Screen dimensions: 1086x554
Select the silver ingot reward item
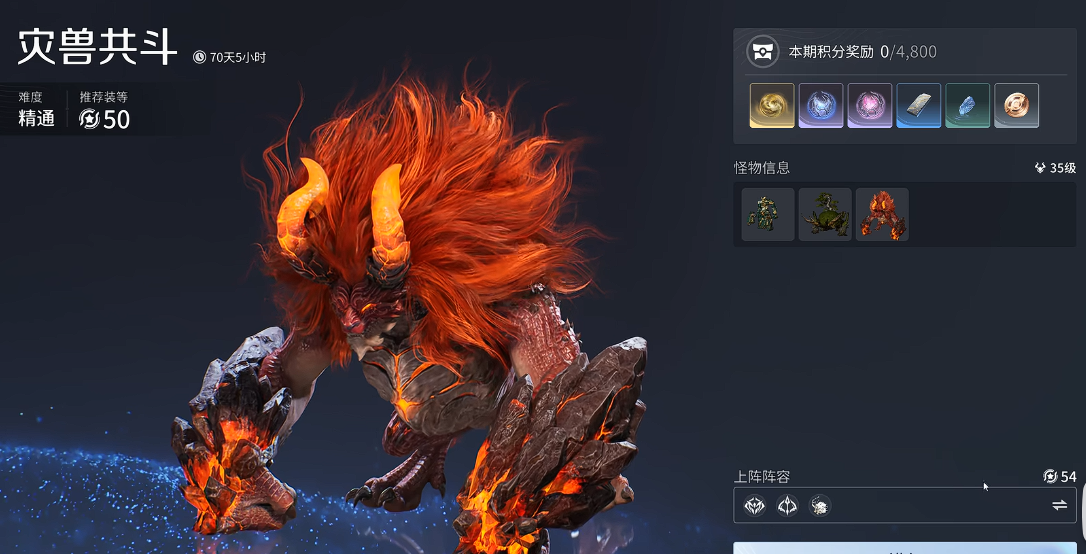[x=918, y=105]
